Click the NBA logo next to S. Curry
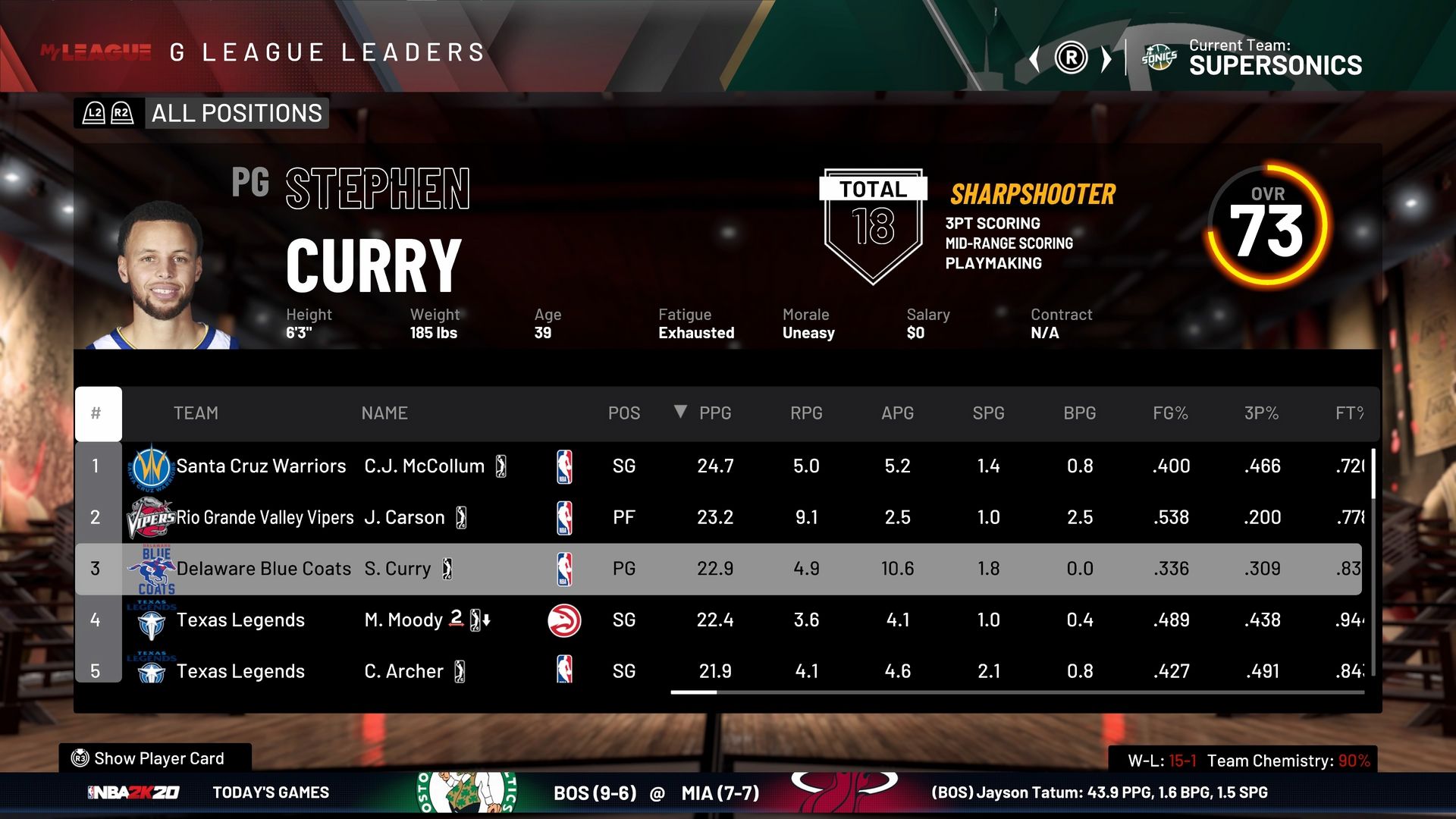1456x819 pixels. click(x=564, y=568)
